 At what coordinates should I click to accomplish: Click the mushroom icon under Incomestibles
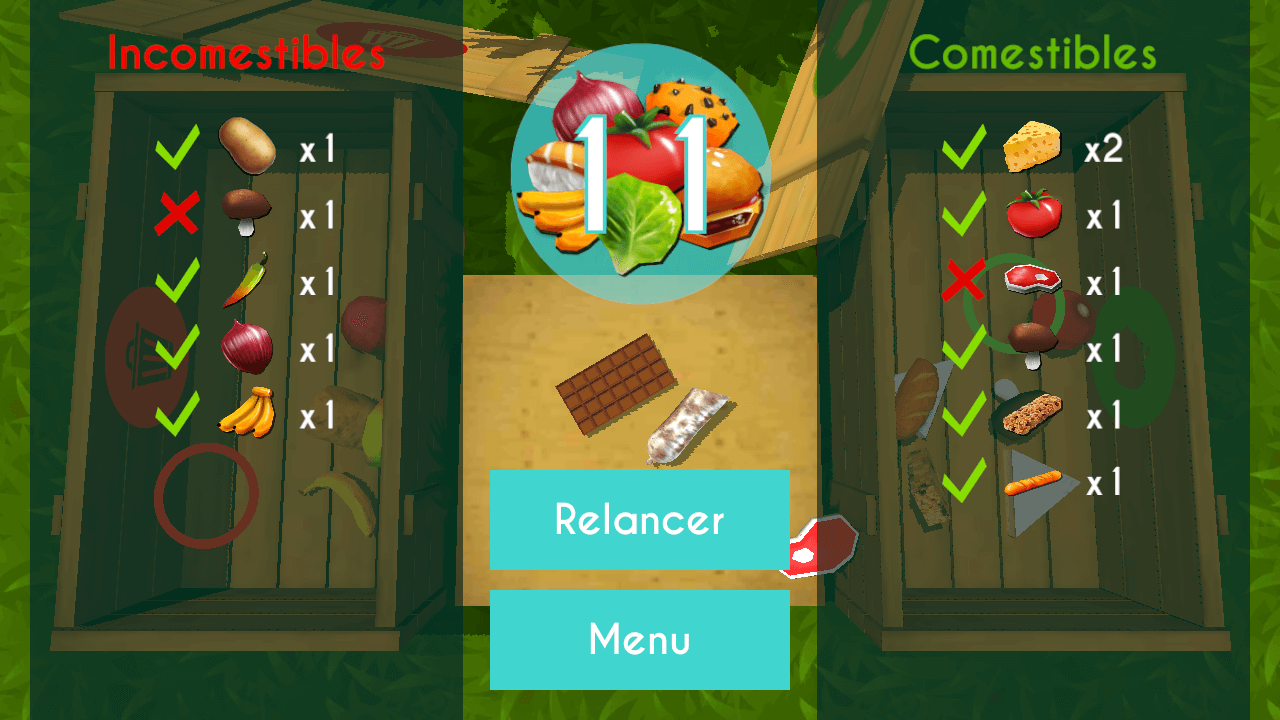245,211
